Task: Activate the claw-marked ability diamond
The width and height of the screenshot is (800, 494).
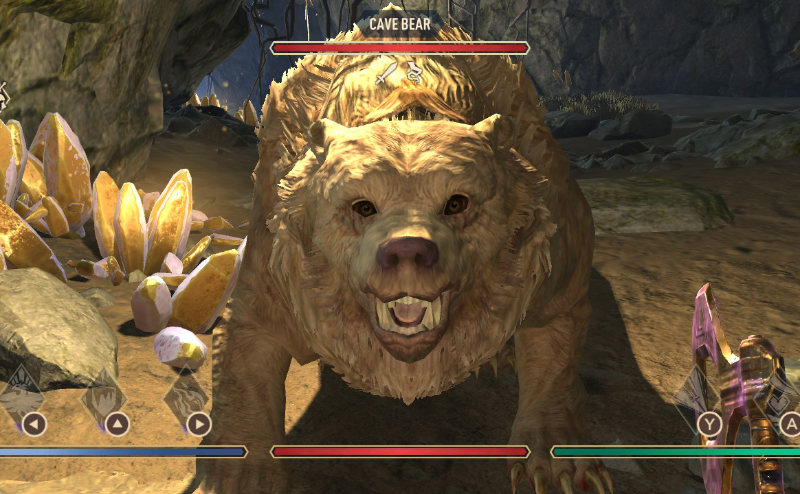Action: pyautogui.click(x=22, y=395)
